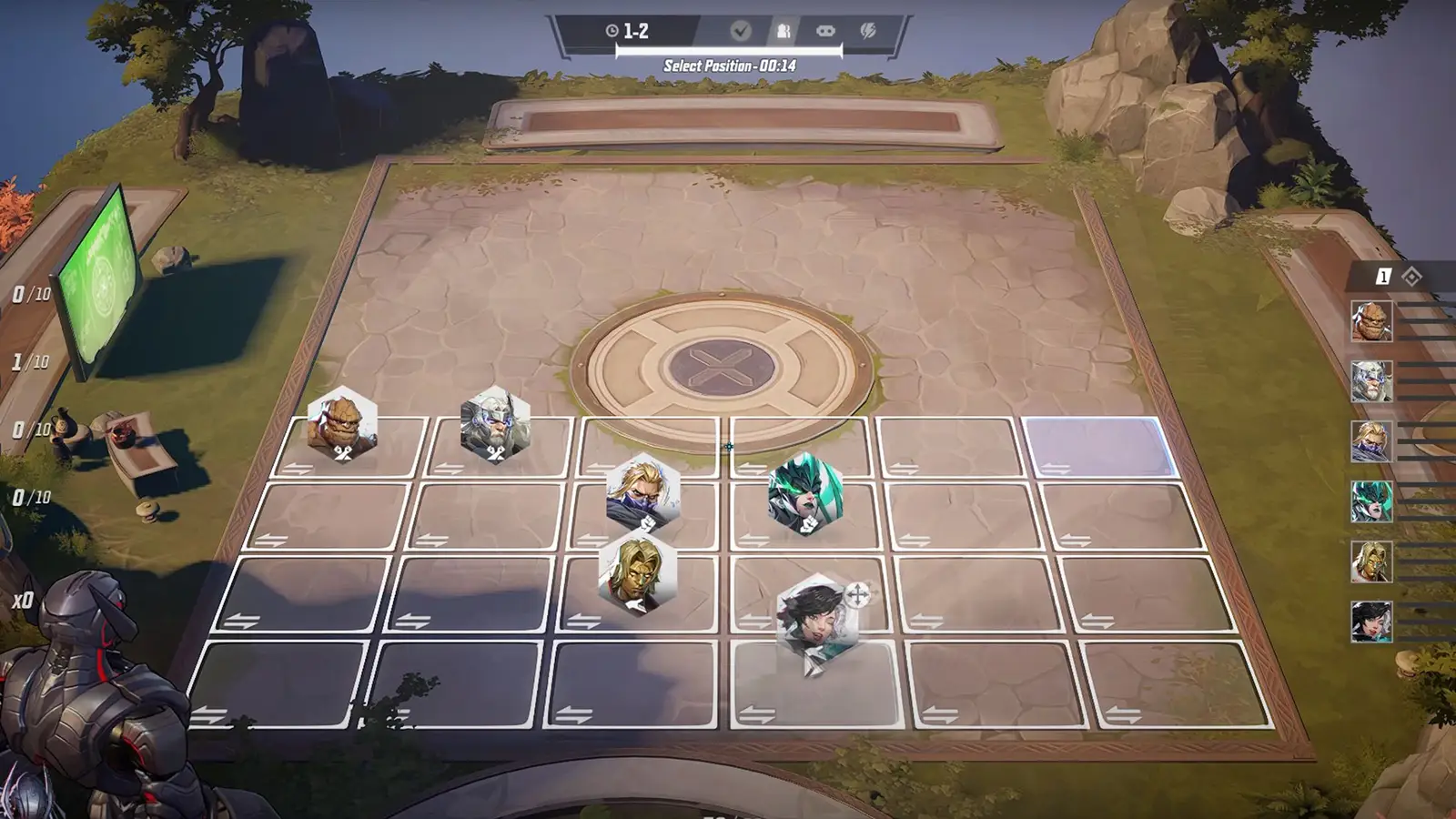The width and height of the screenshot is (1456, 819).
Task: Click the diamond icon near the right-side counter
Action: tap(1411, 276)
